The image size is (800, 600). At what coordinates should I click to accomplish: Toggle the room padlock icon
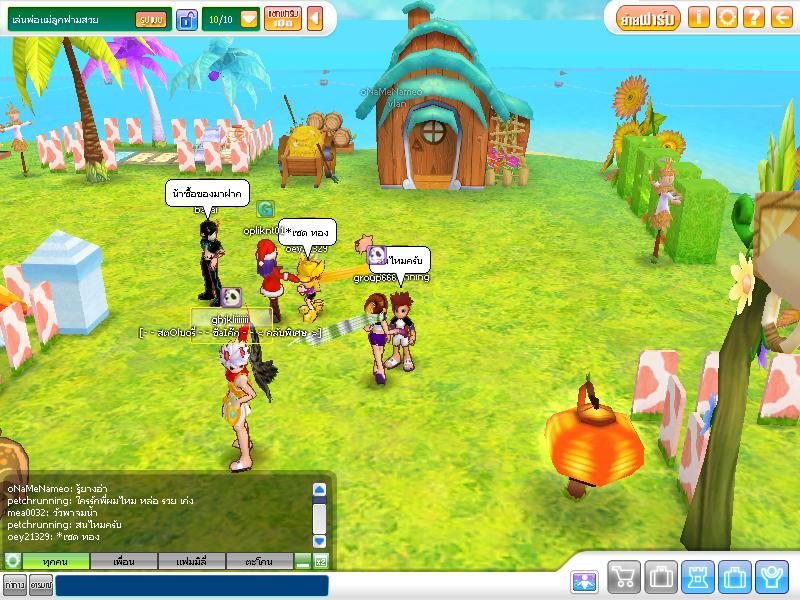coord(186,19)
